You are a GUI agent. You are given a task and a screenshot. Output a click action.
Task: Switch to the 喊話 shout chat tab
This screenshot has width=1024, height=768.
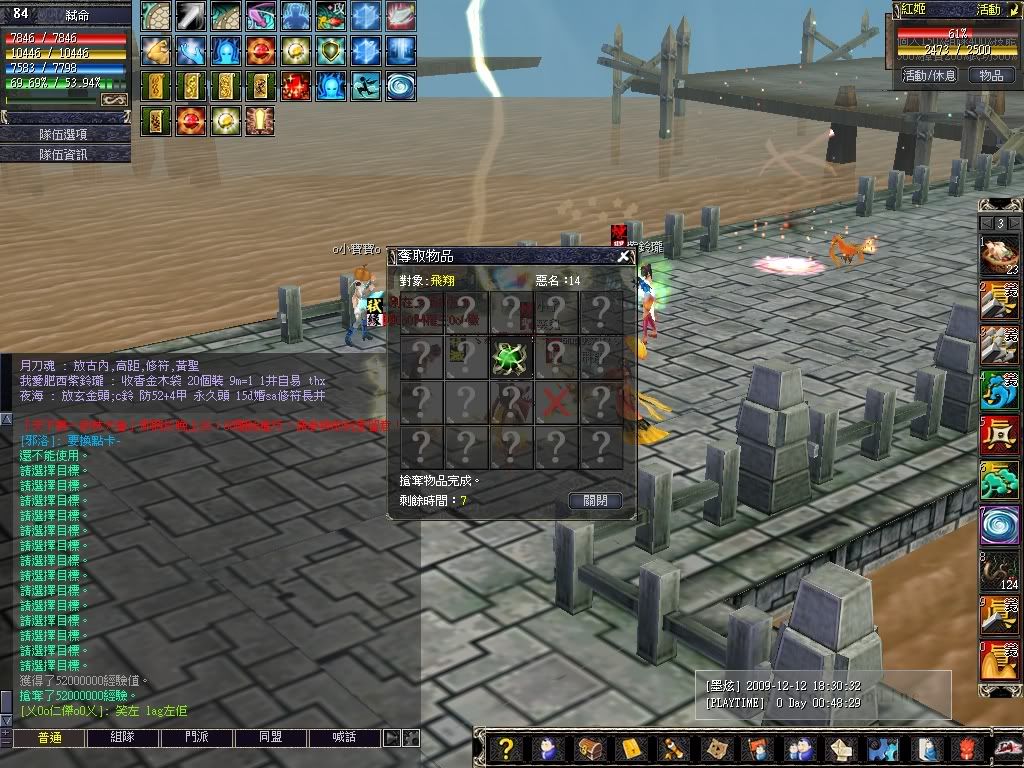pyautogui.click(x=345, y=738)
